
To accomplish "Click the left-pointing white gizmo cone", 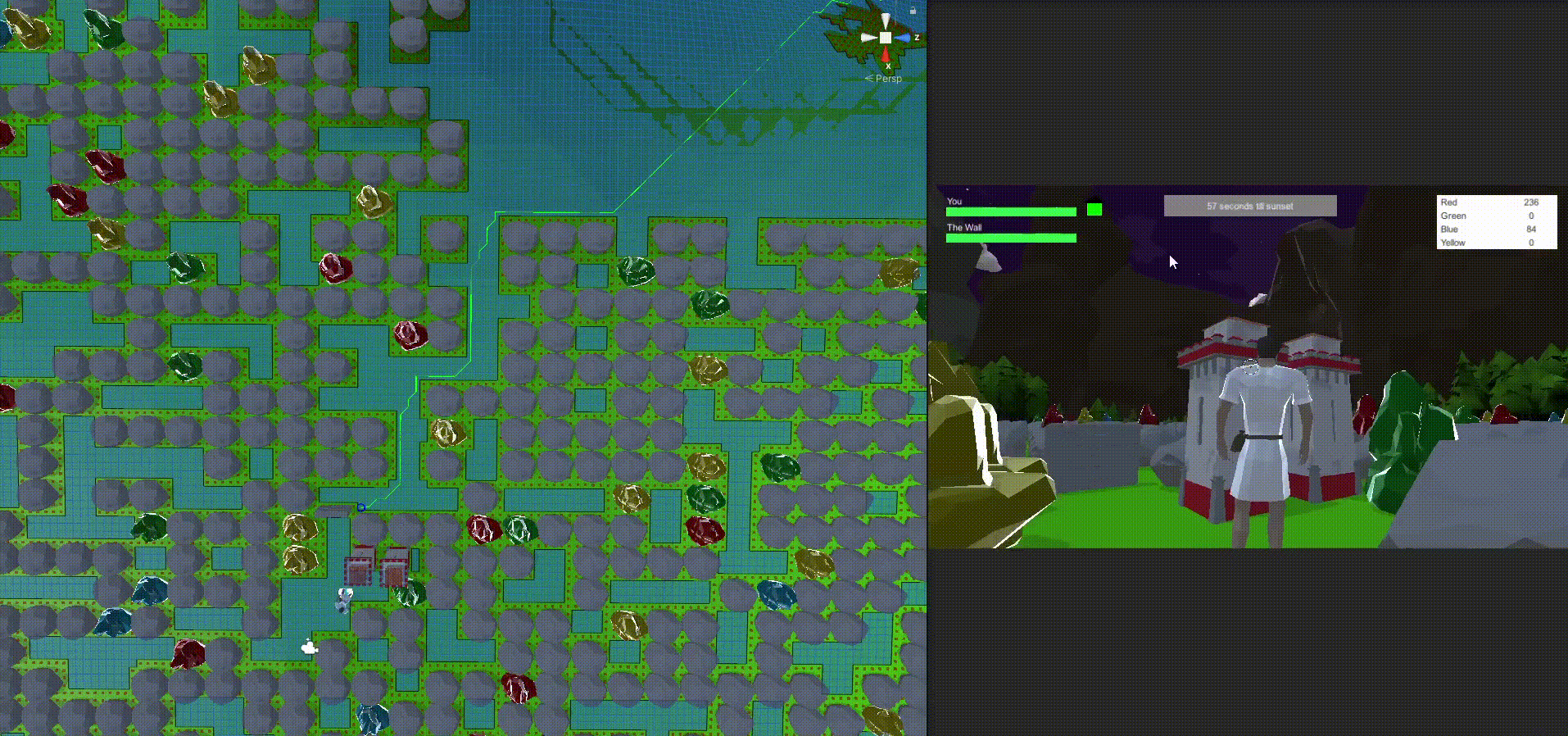I will coord(868,38).
